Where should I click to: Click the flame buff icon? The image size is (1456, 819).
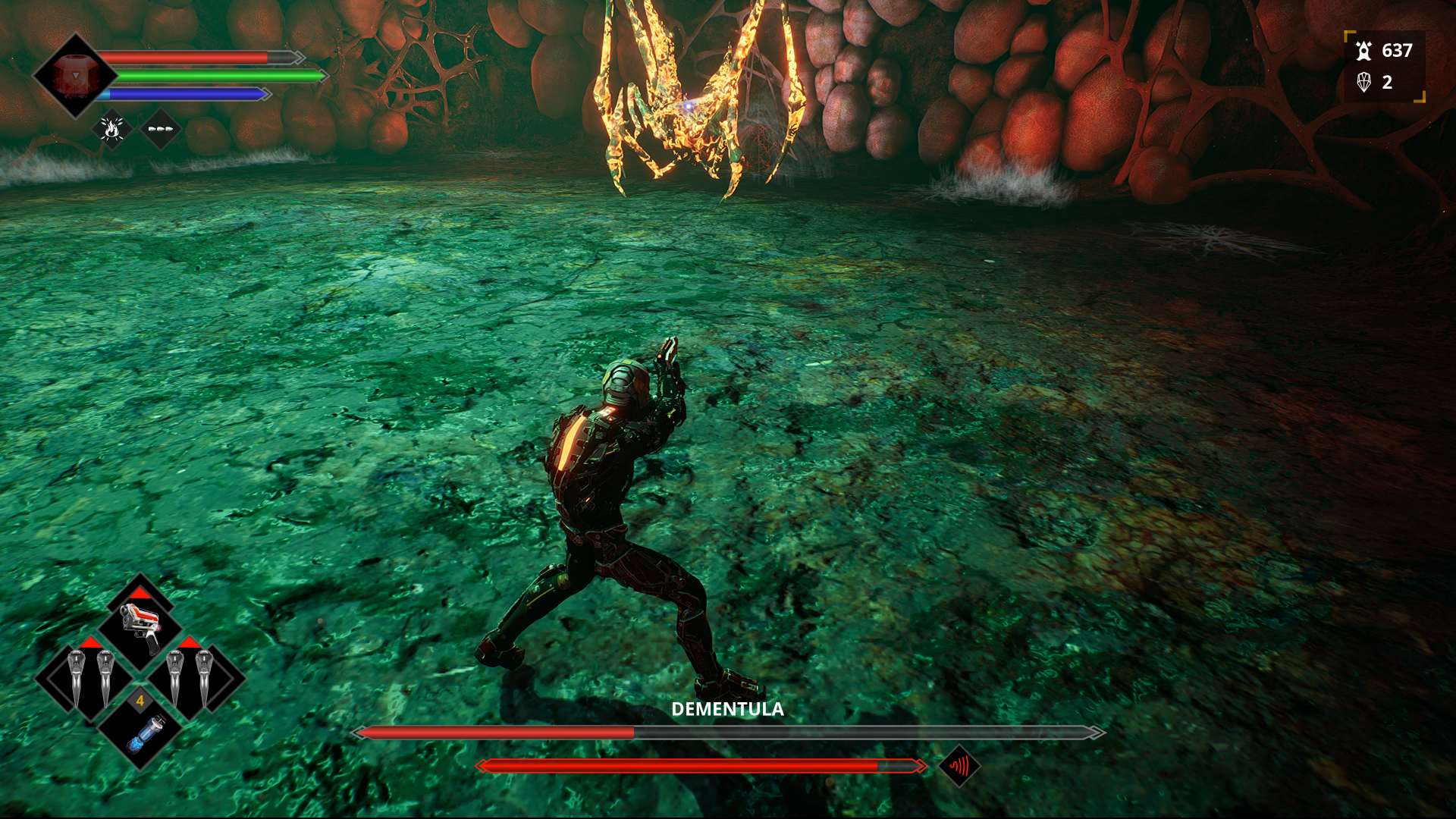[x=112, y=130]
